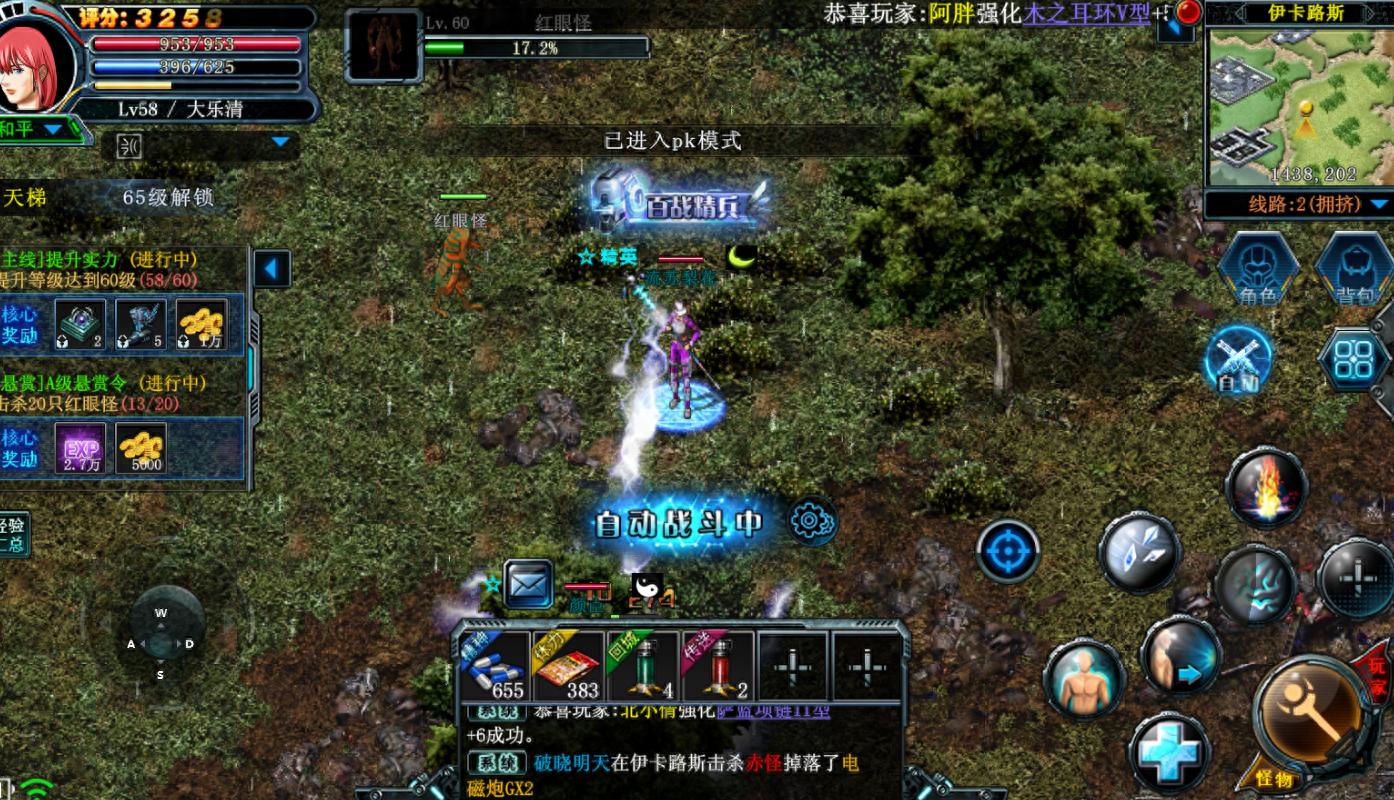
Task: Open the 线路 server line dropdown
Action: pos(1298,204)
